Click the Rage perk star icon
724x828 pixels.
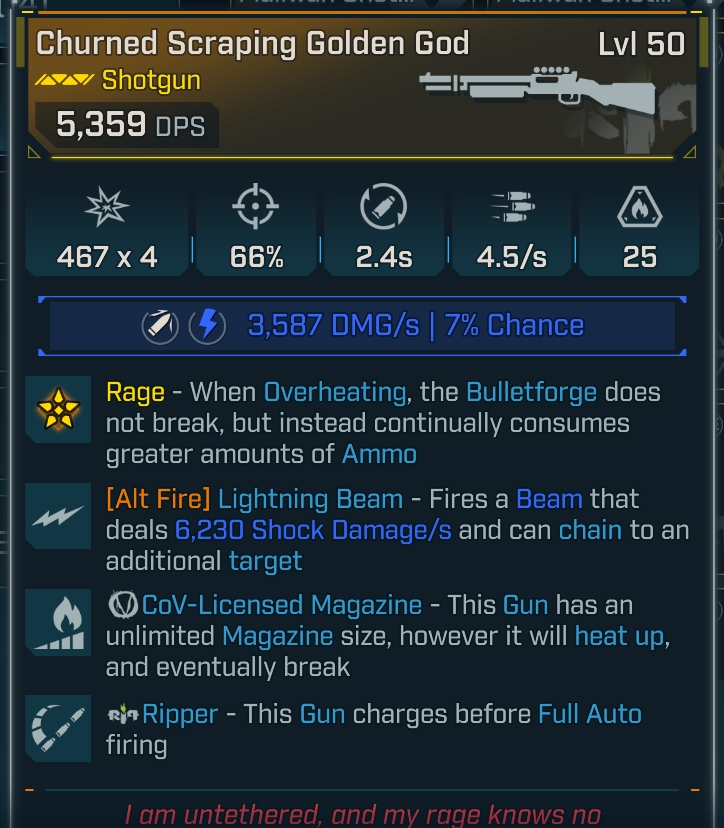tap(58, 410)
